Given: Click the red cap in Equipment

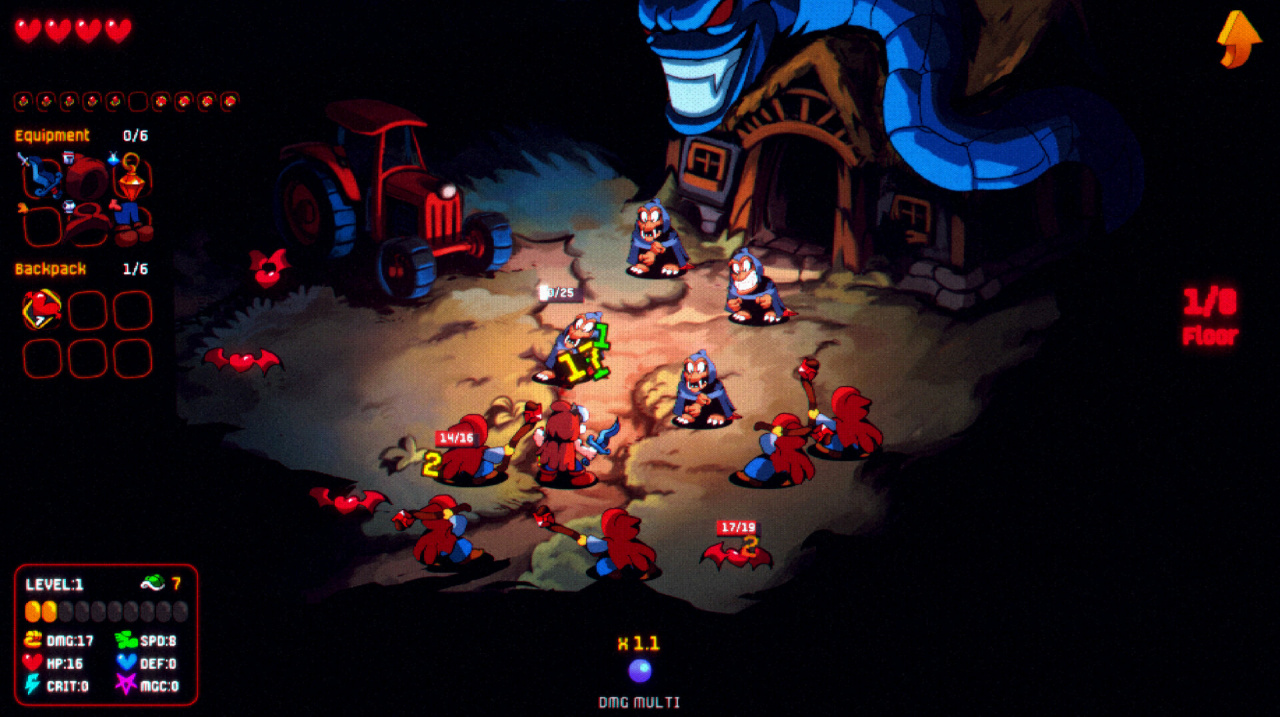Looking at the screenshot, I should tap(87, 179).
